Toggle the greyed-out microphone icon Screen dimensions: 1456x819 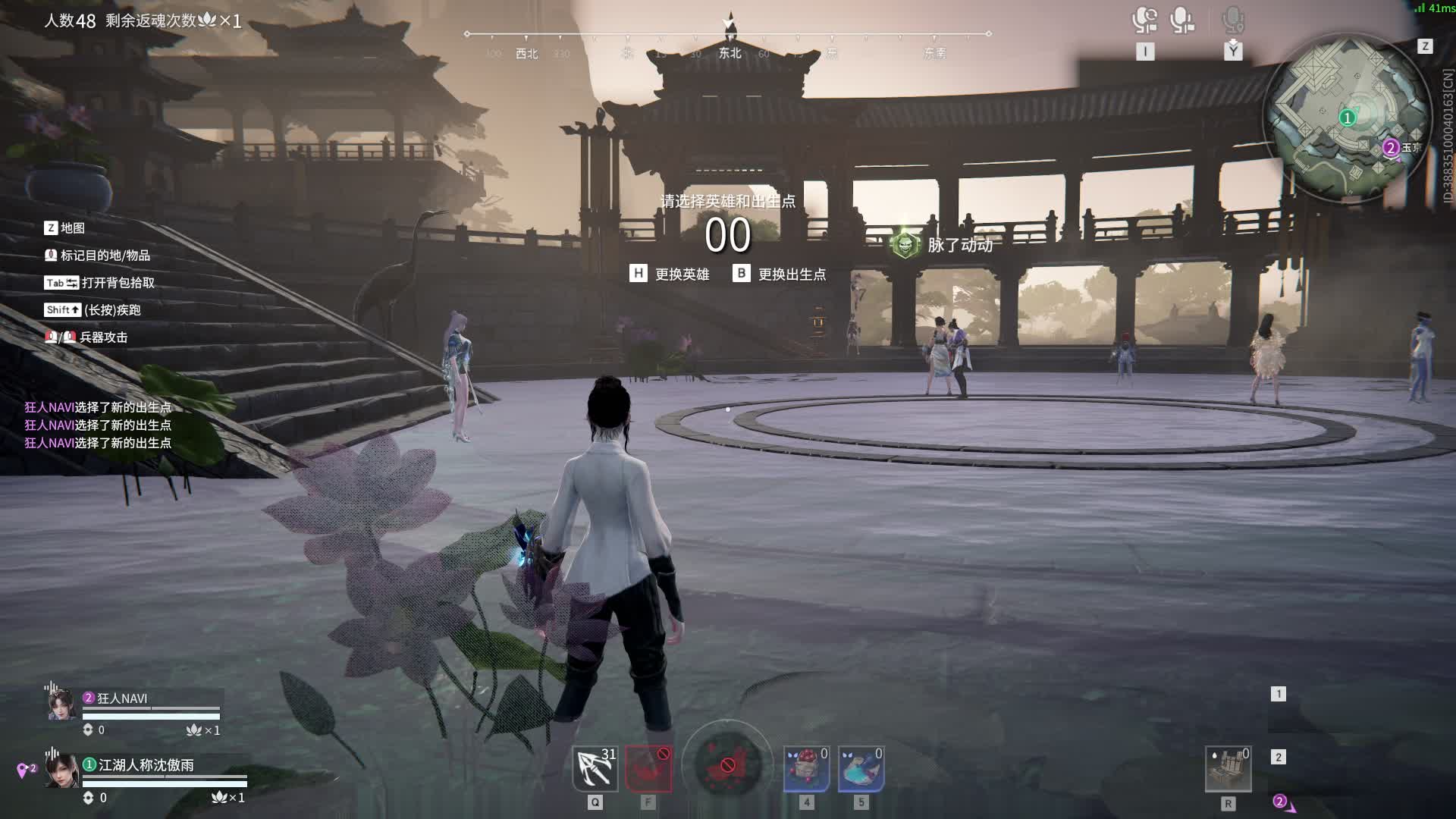pos(1233,20)
